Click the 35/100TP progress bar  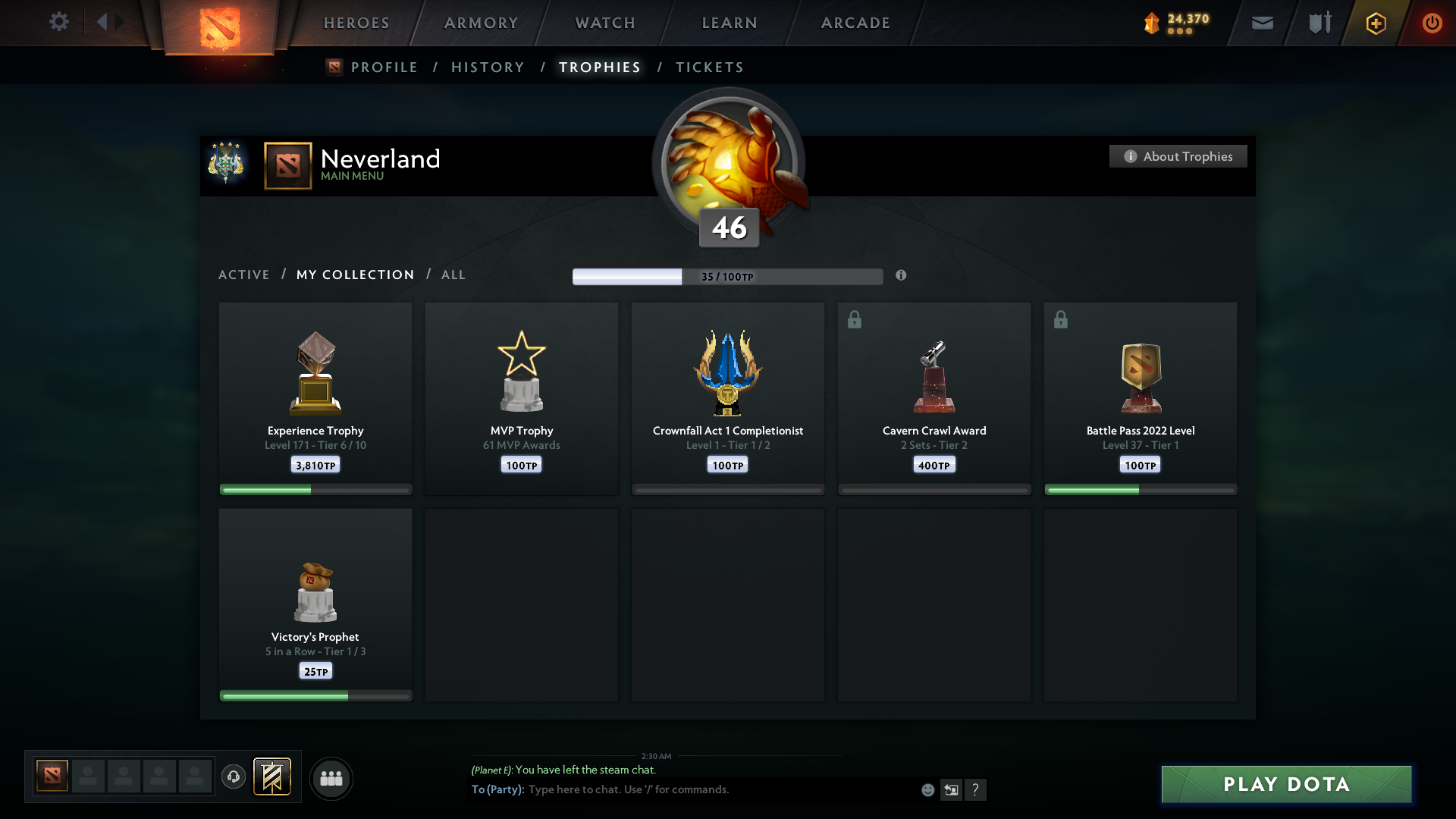tap(728, 276)
